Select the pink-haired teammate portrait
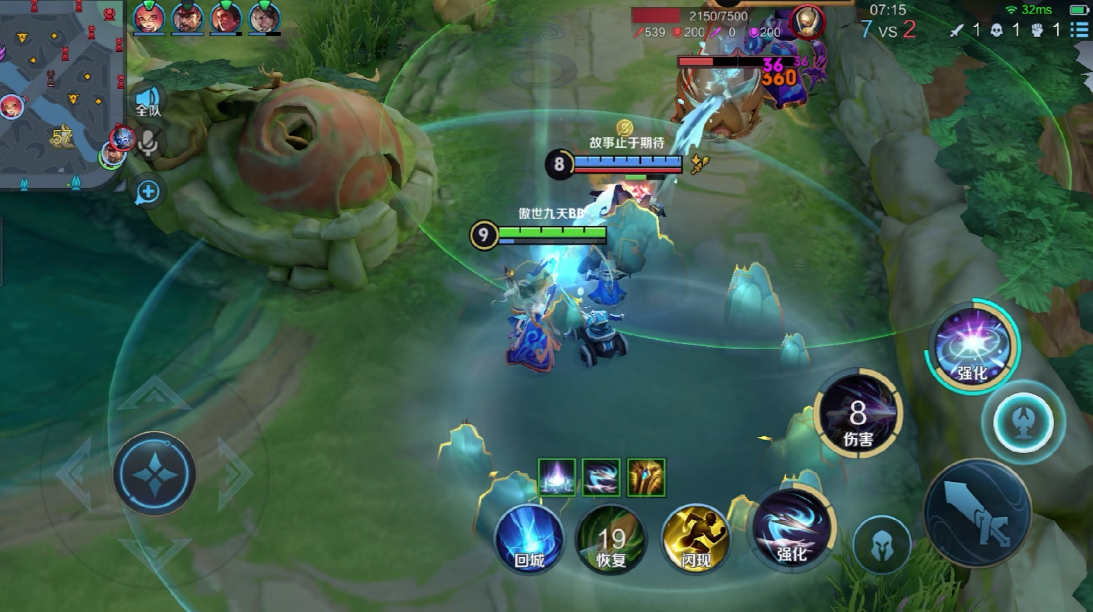 click(x=148, y=17)
